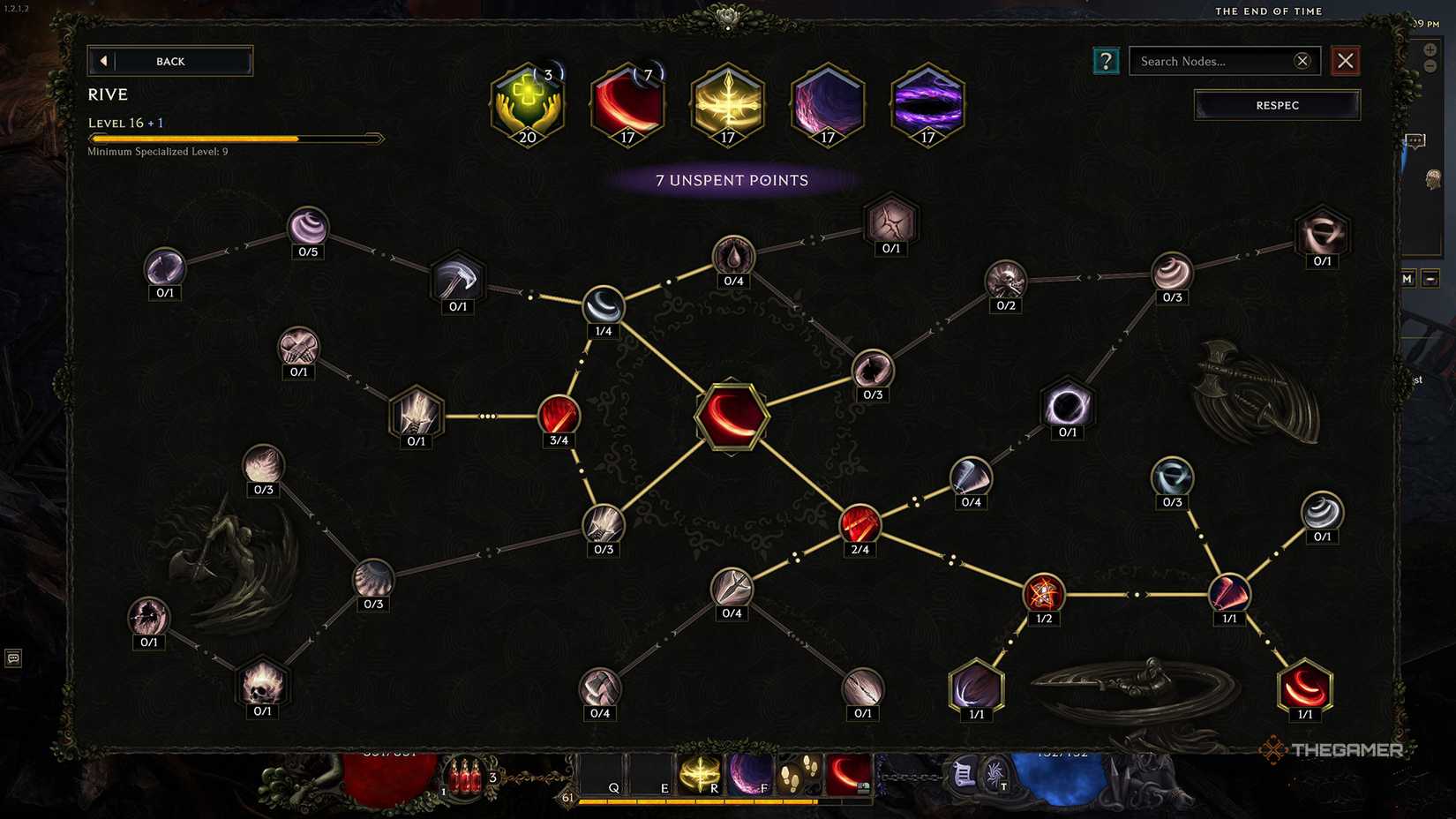Select the purple void skill icon at top
Viewport: 1456px width, 819px height.
[x=828, y=104]
